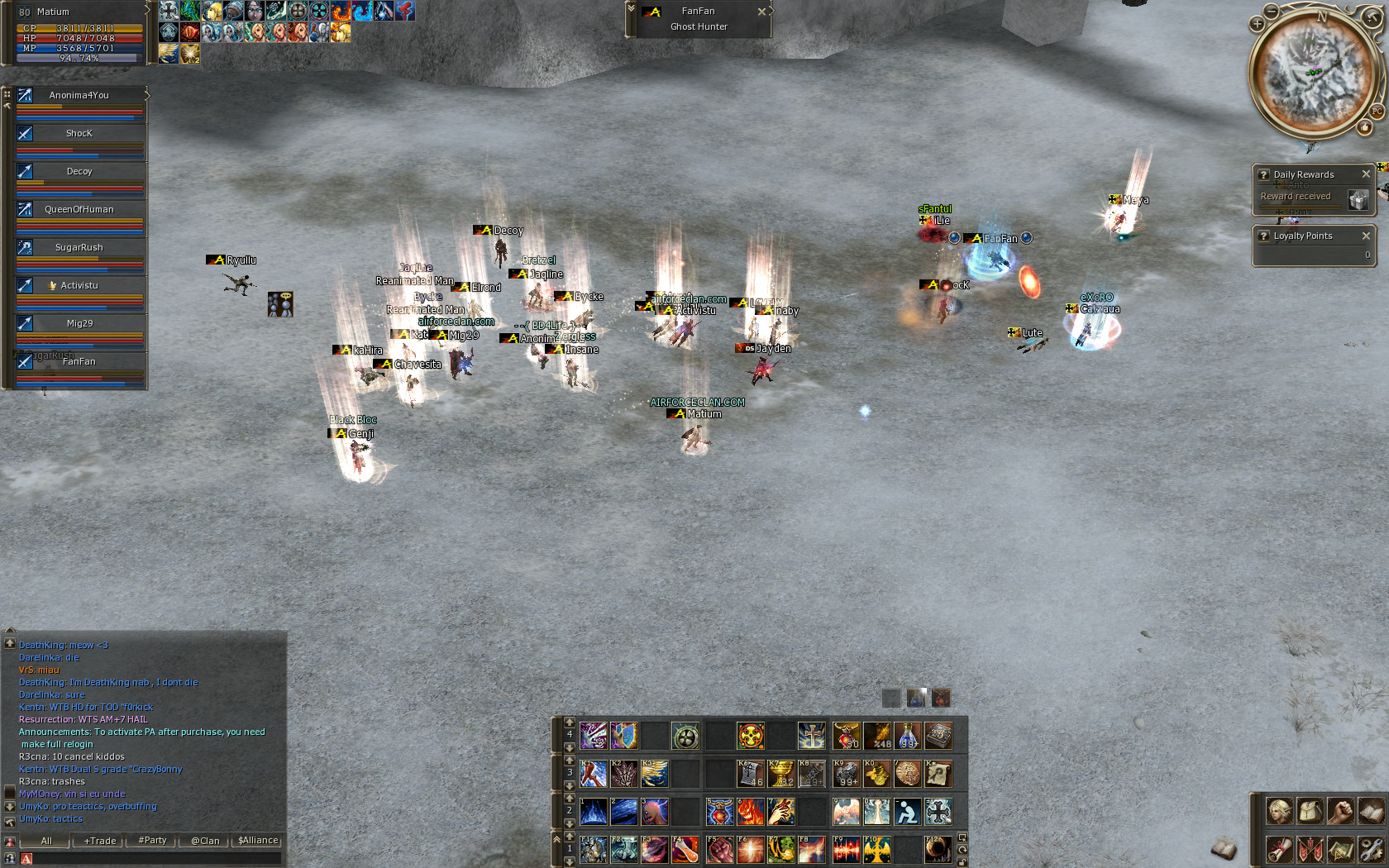This screenshot has height=868, width=1389.
Task: Select party member SugarRush
Action: pyautogui.click(x=79, y=248)
